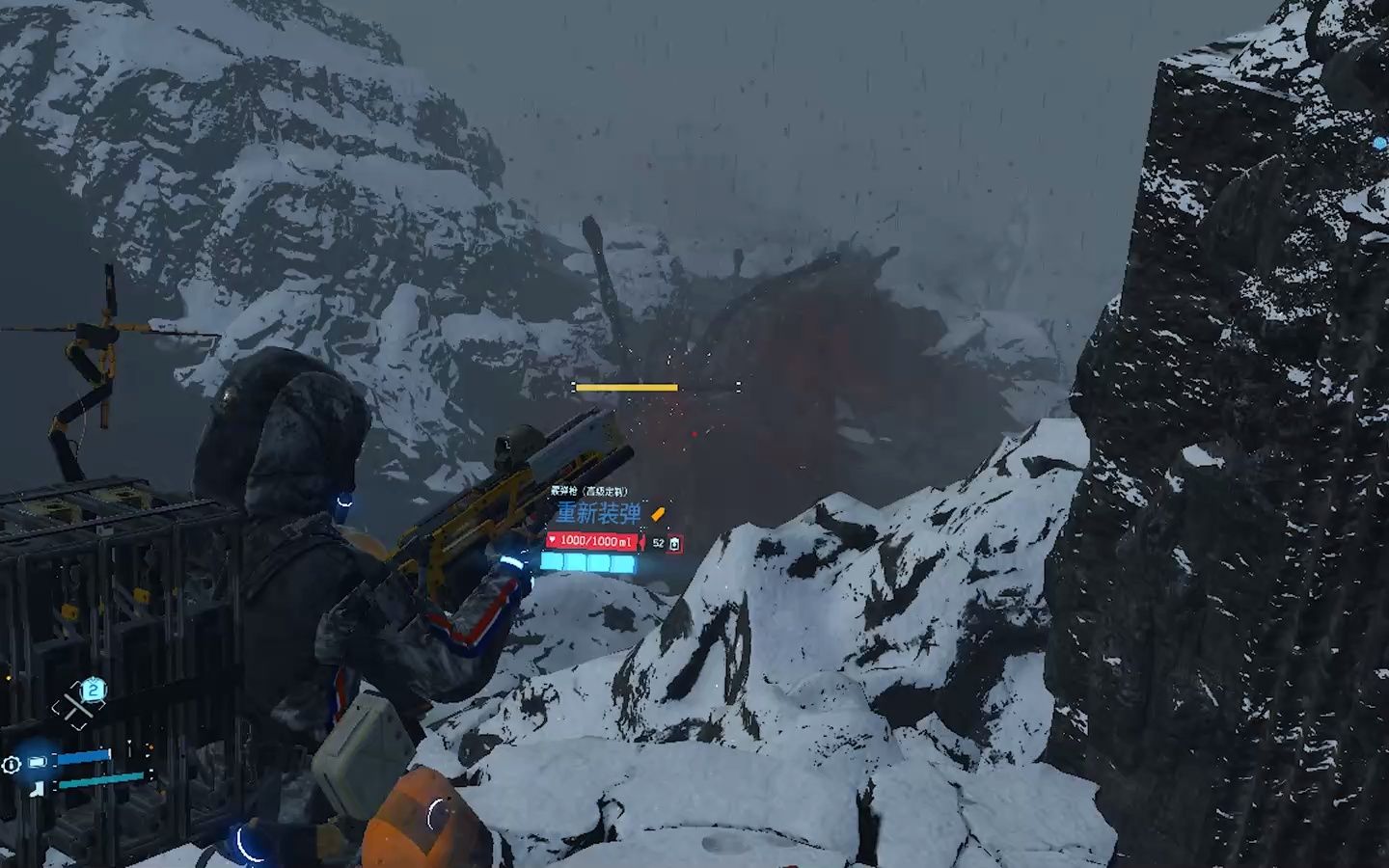Select the crossed-bars equipment icon marked 2
The height and width of the screenshot is (868, 1389).
(x=78, y=706)
